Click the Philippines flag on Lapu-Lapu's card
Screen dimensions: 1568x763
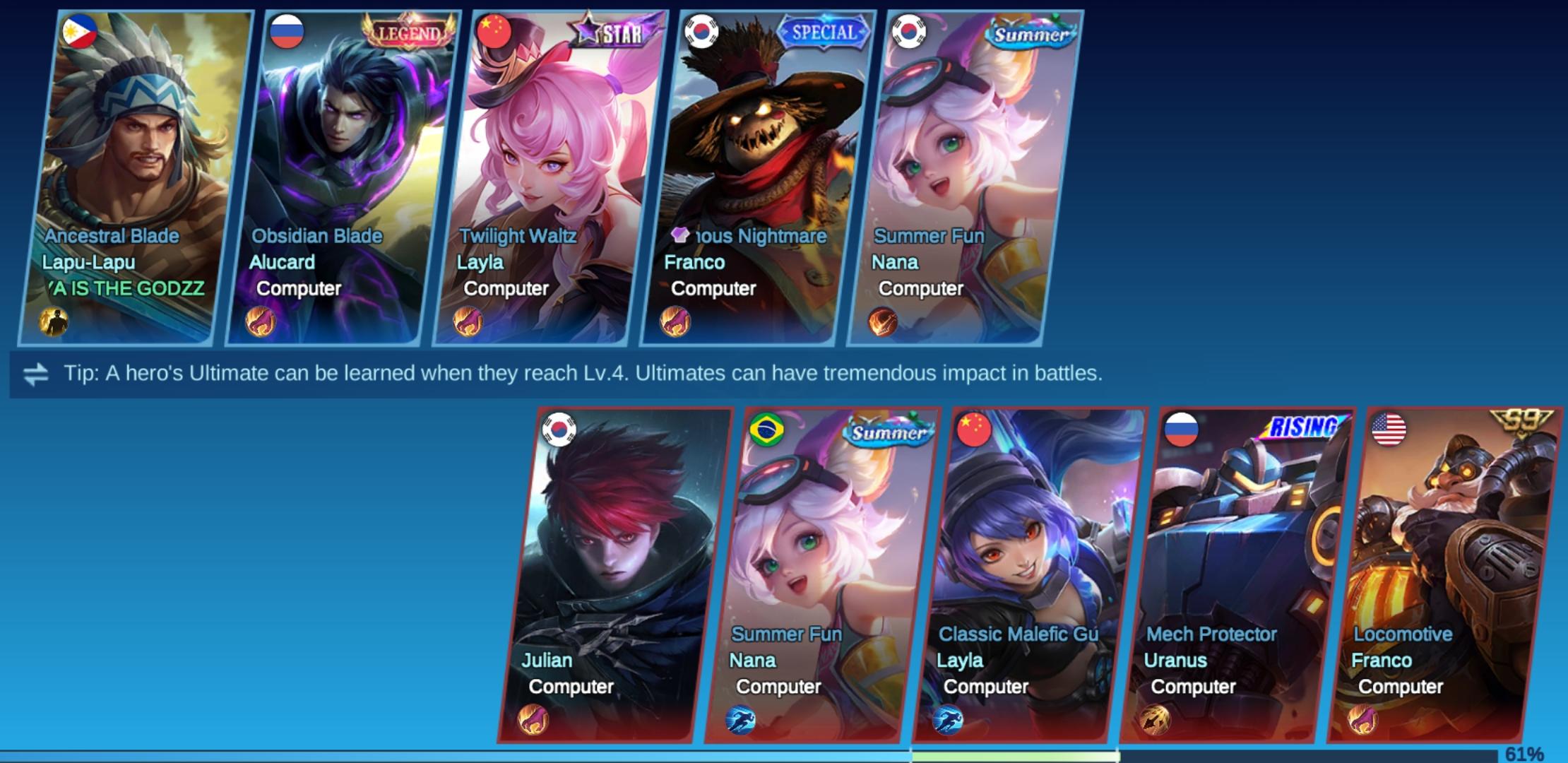(80, 32)
